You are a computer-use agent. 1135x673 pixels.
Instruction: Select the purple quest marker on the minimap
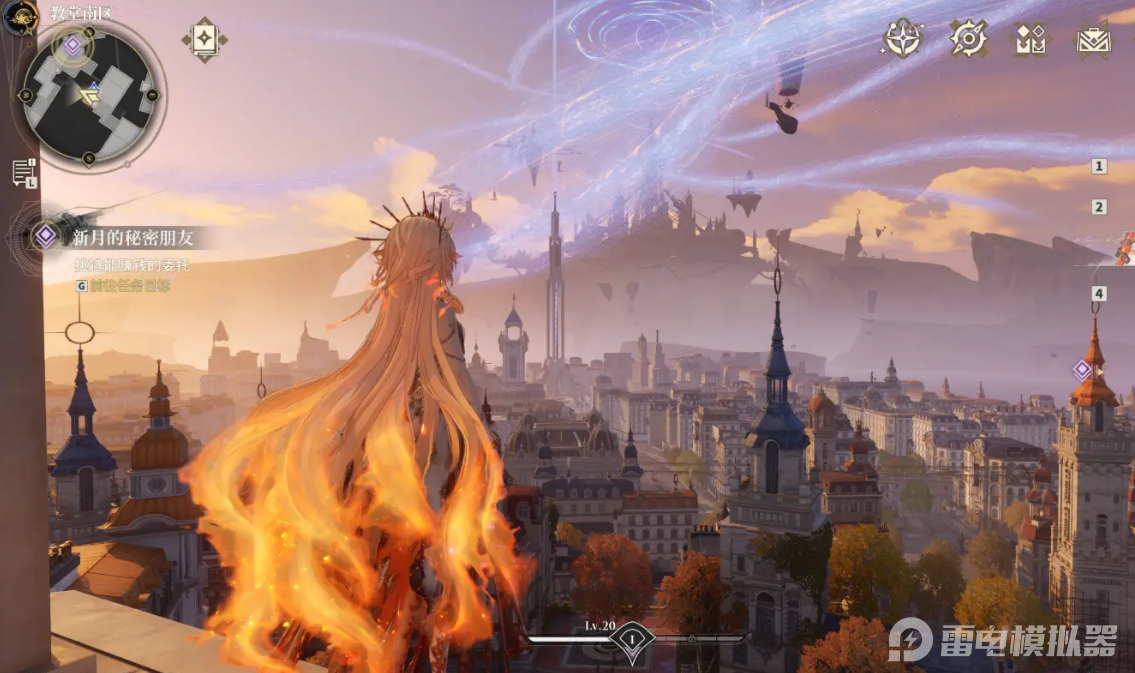coord(72,44)
